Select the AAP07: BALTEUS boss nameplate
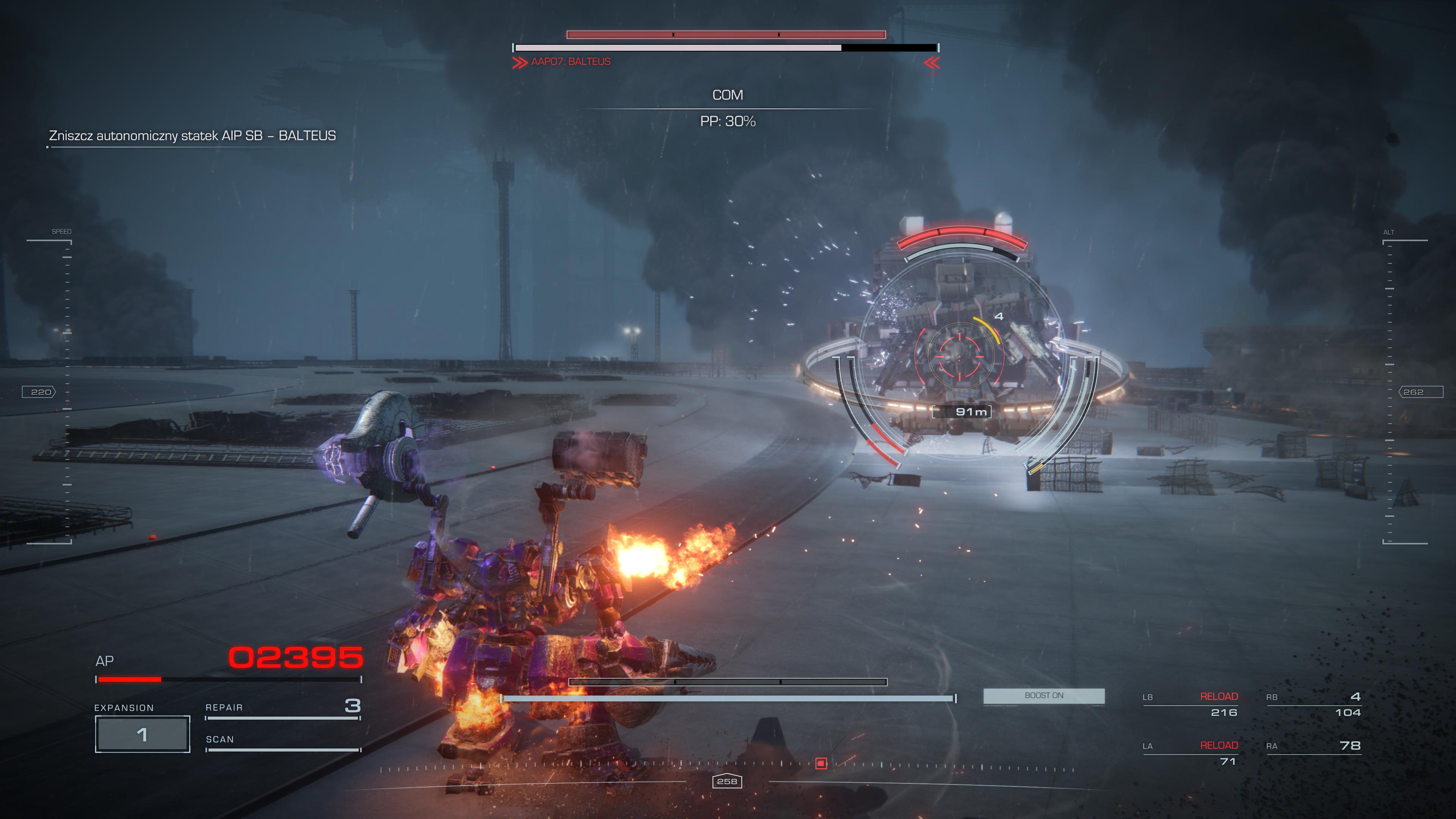Screen dimensions: 1456x819 tap(569, 61)
